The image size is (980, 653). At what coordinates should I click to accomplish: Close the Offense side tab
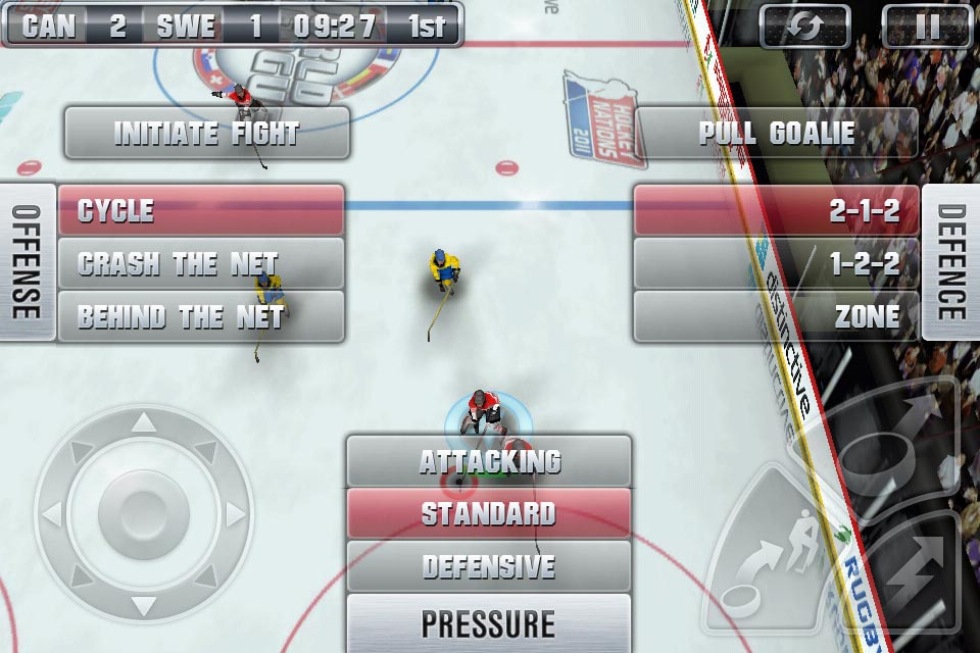27,262
